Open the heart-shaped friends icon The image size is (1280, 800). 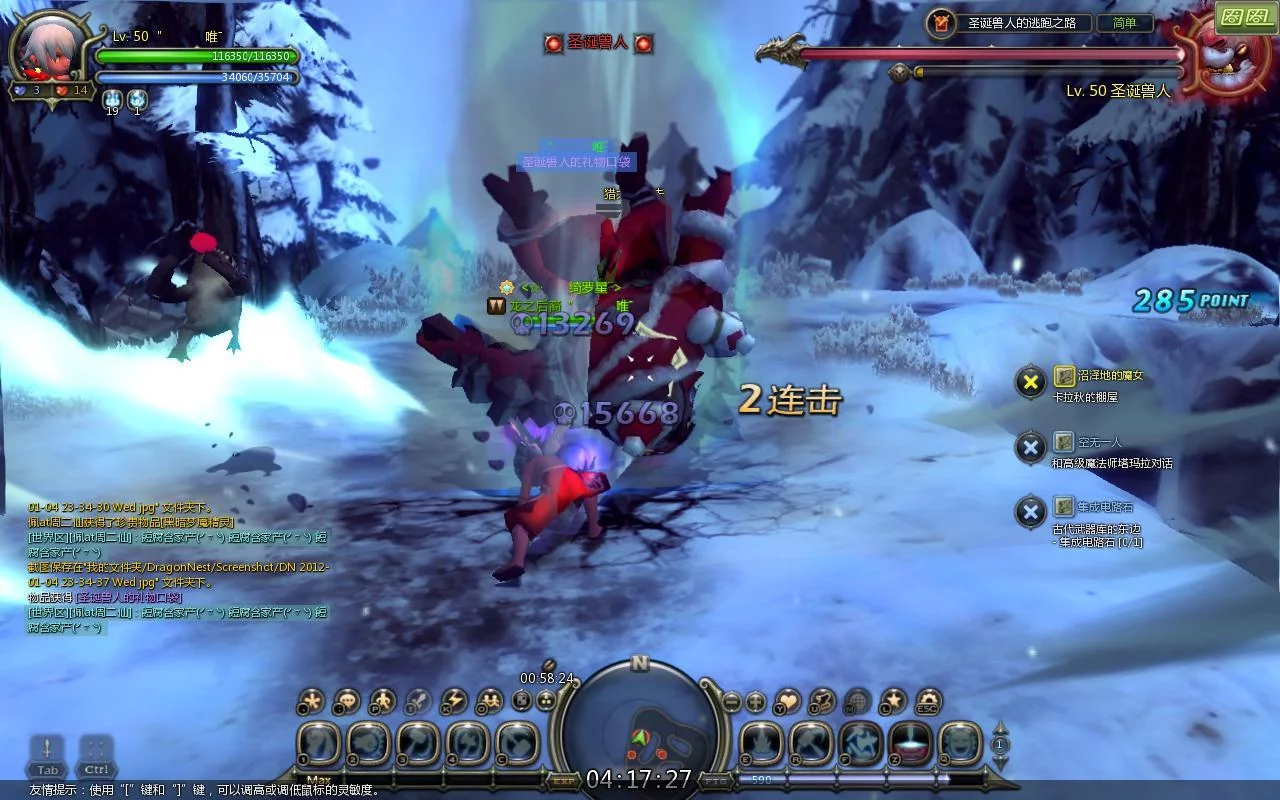788,701
